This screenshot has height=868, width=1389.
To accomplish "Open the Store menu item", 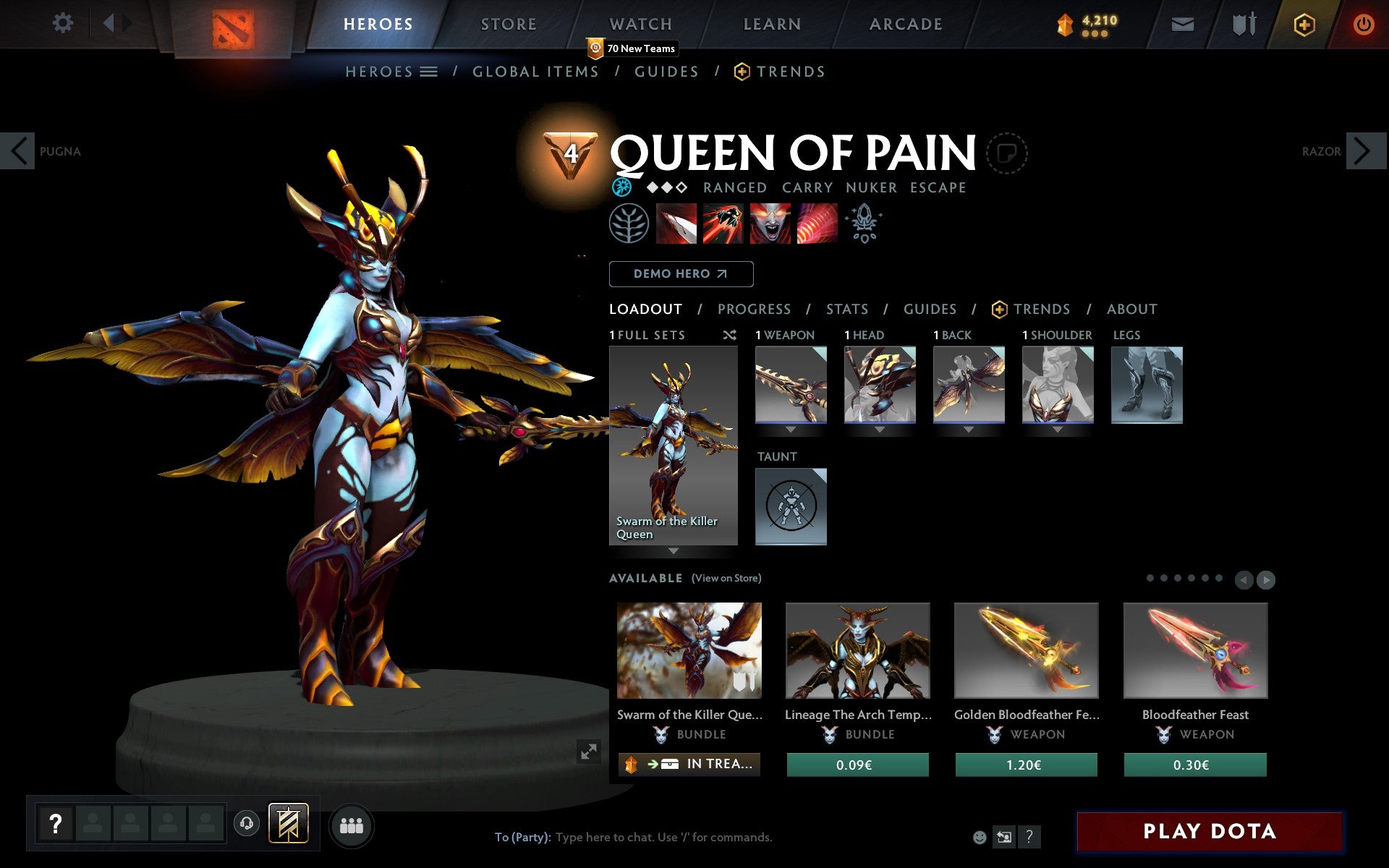I will 508,24.
